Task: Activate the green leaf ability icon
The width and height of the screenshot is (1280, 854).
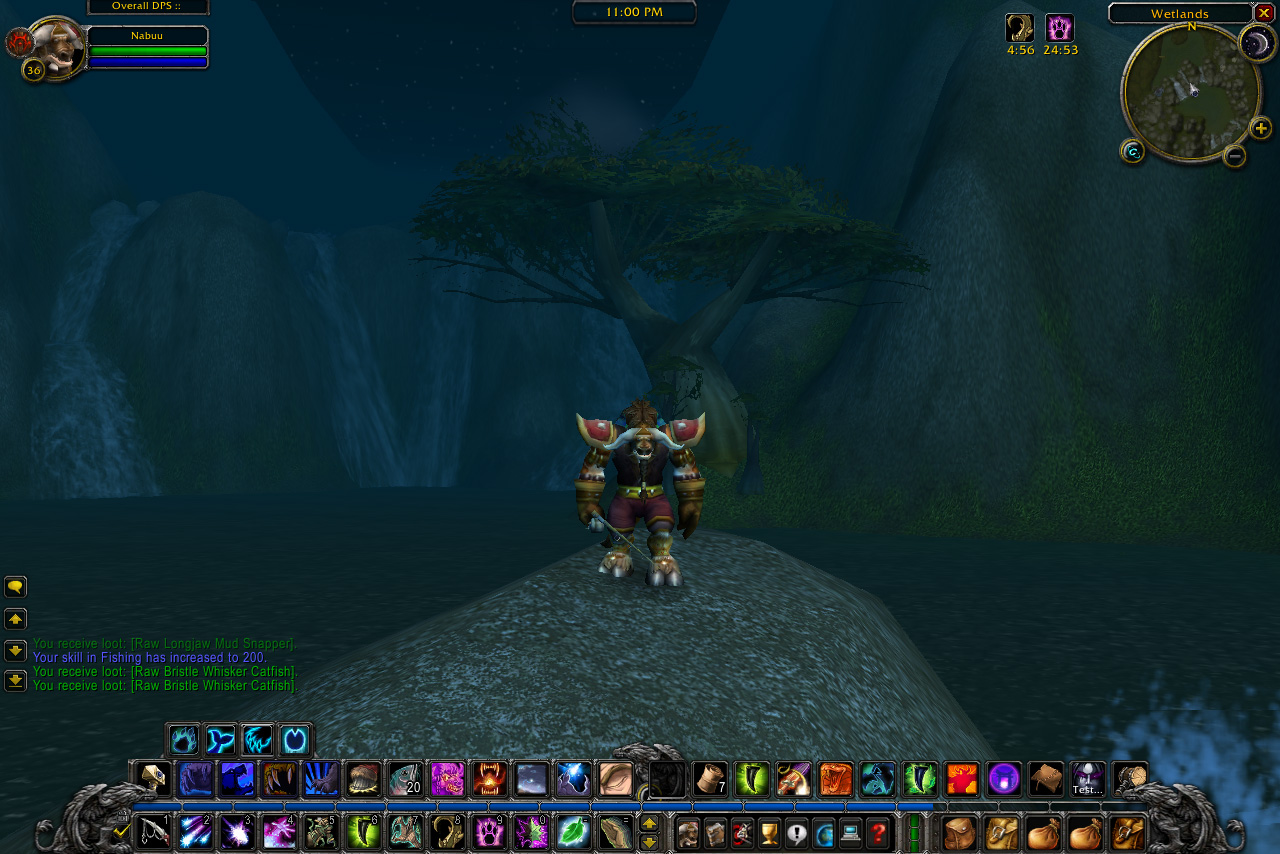Action: click(x=573, y=832)
